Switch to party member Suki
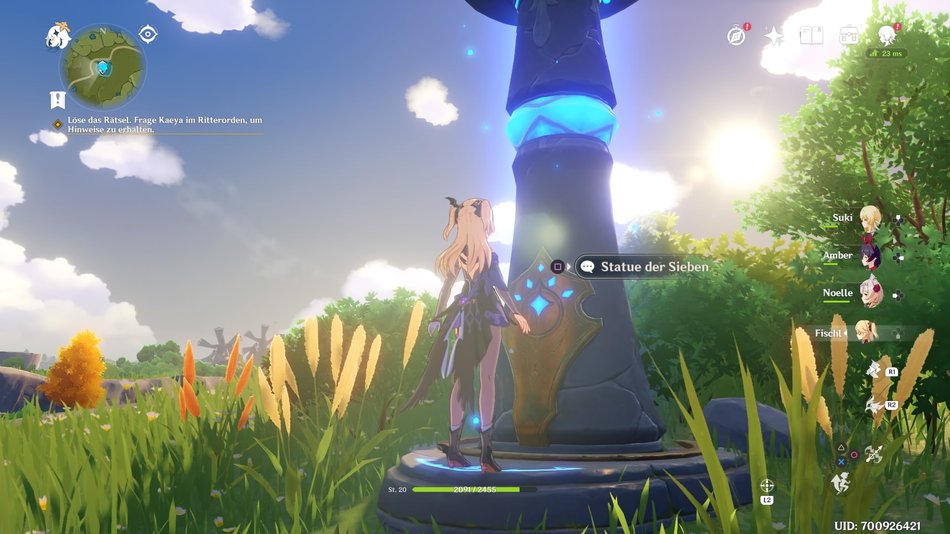 pos(870,219)
